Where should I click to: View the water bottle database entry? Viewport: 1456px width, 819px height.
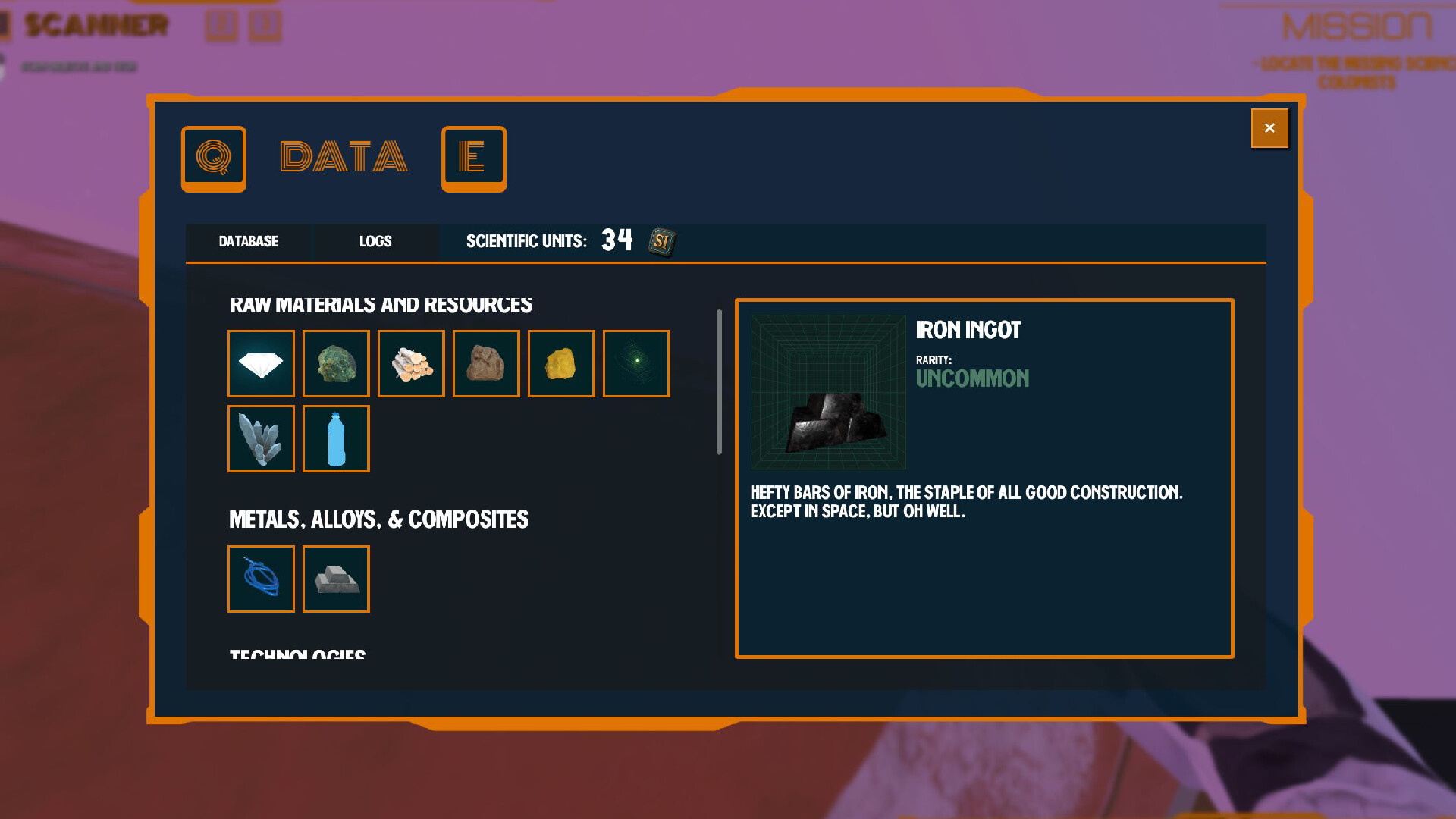pos(336,438)
